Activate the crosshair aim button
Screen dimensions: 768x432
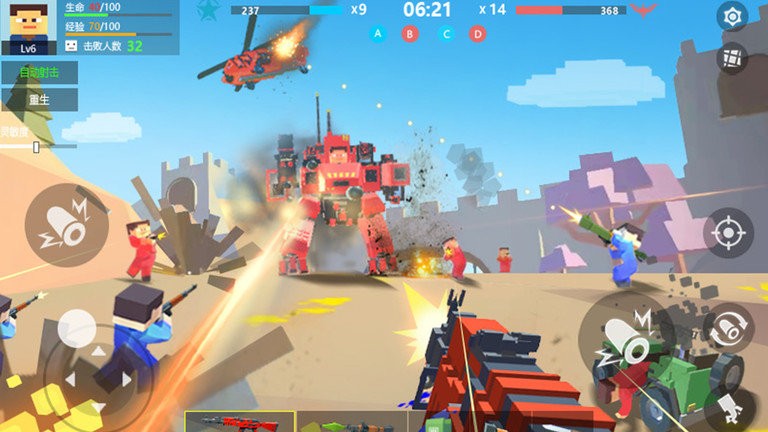point(728,233)
